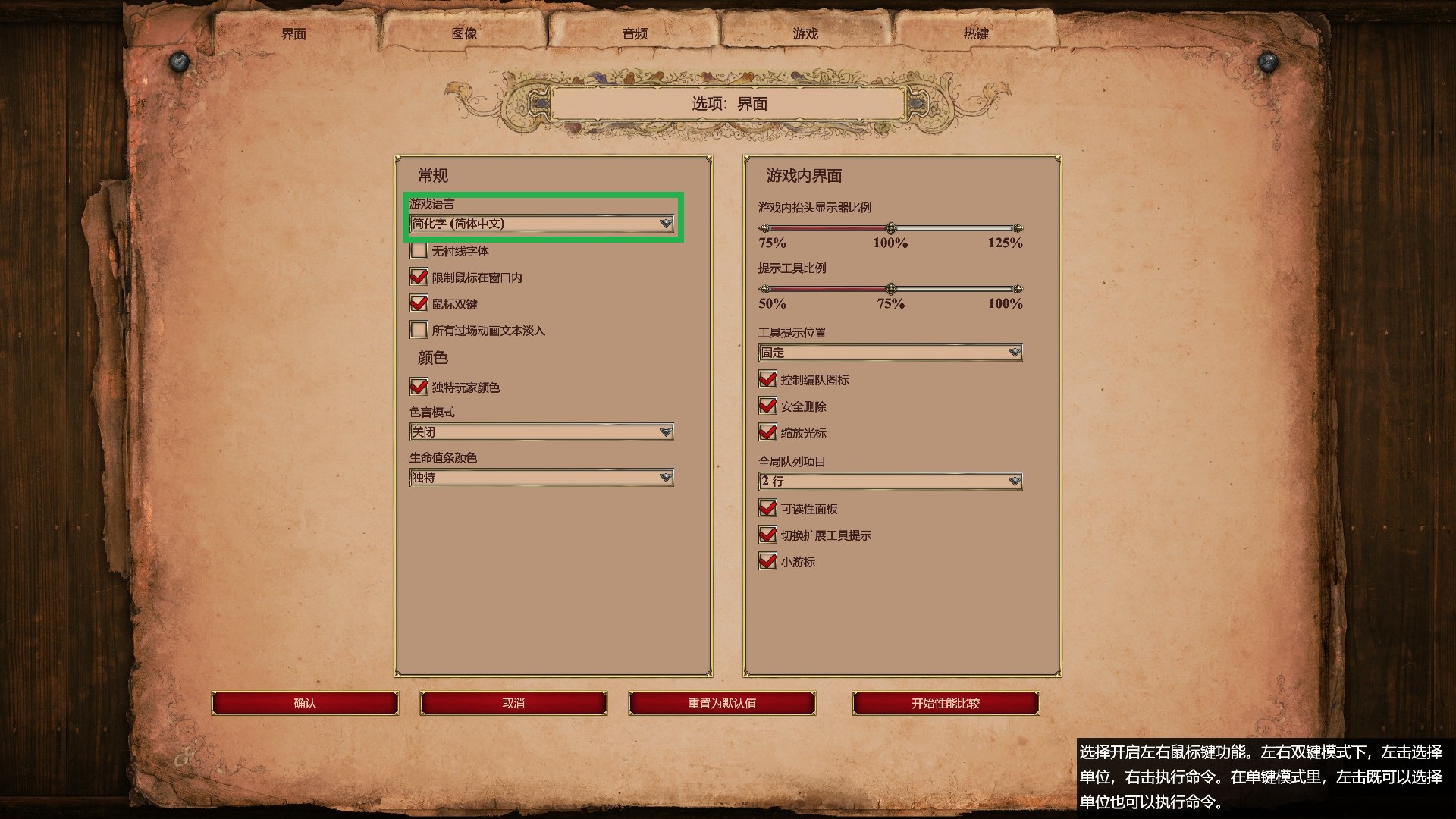Show the 热键 tab

976,34
